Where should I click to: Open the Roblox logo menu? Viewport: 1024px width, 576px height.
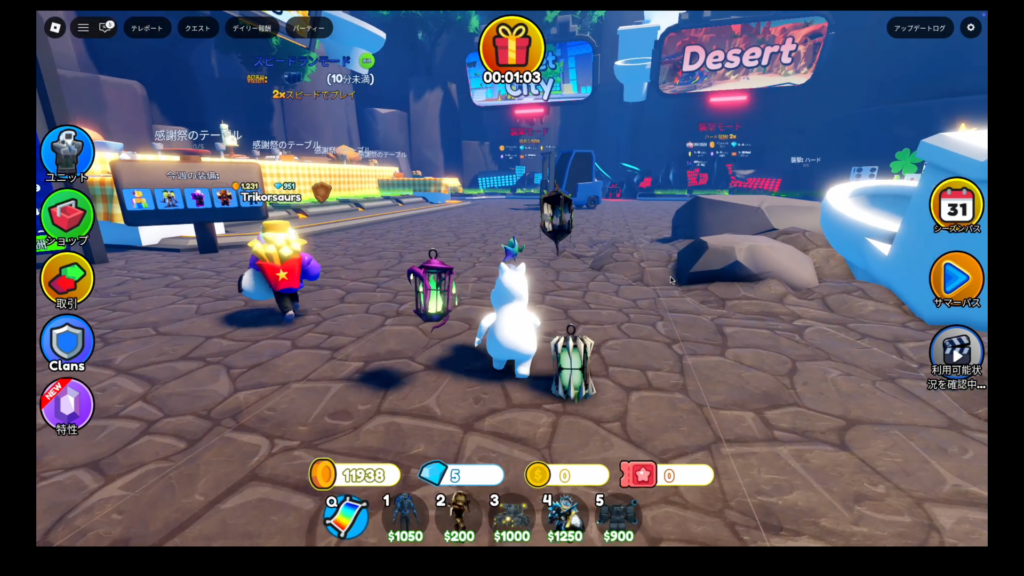click(55, 28)
